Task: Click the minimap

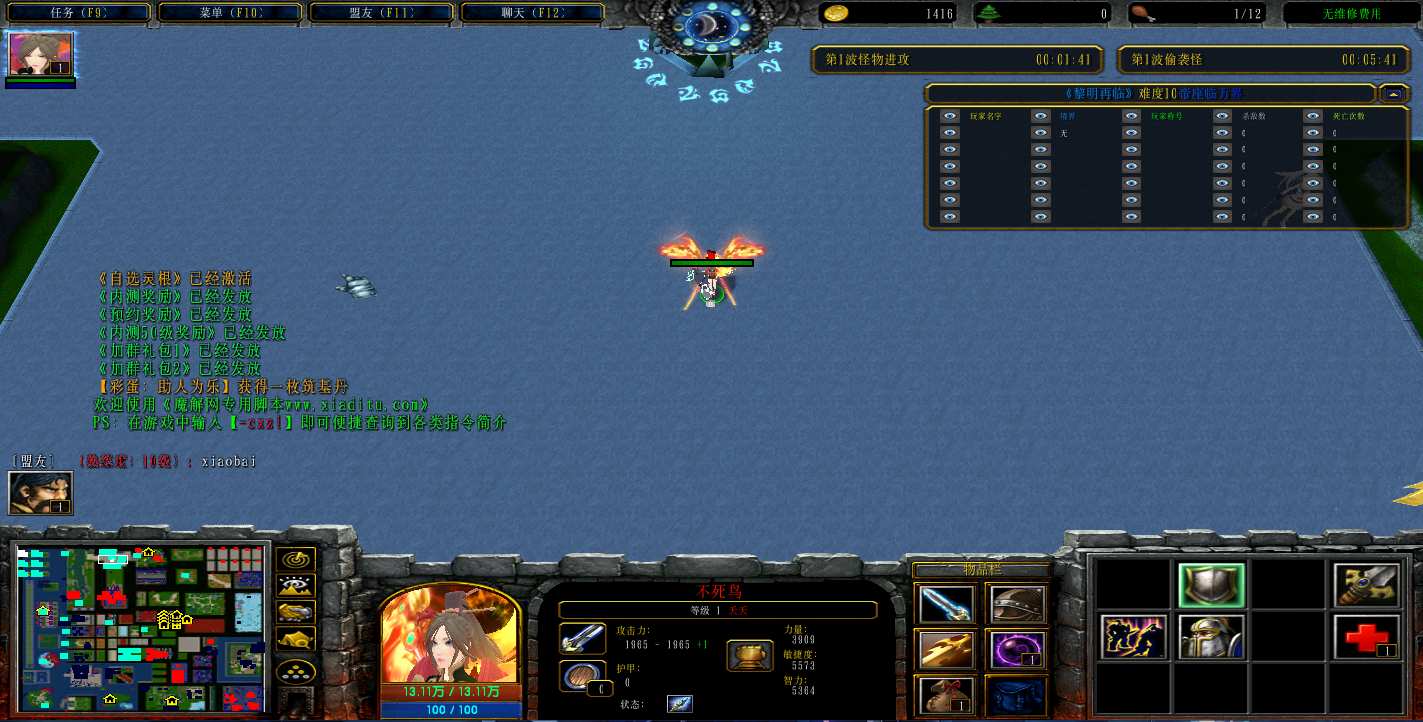Action: point(142,625)
